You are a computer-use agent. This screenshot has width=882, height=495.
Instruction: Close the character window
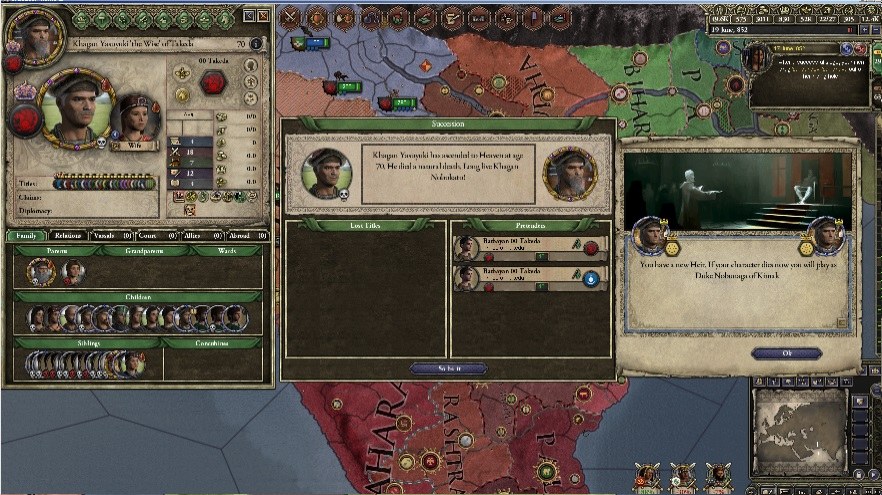263,16
